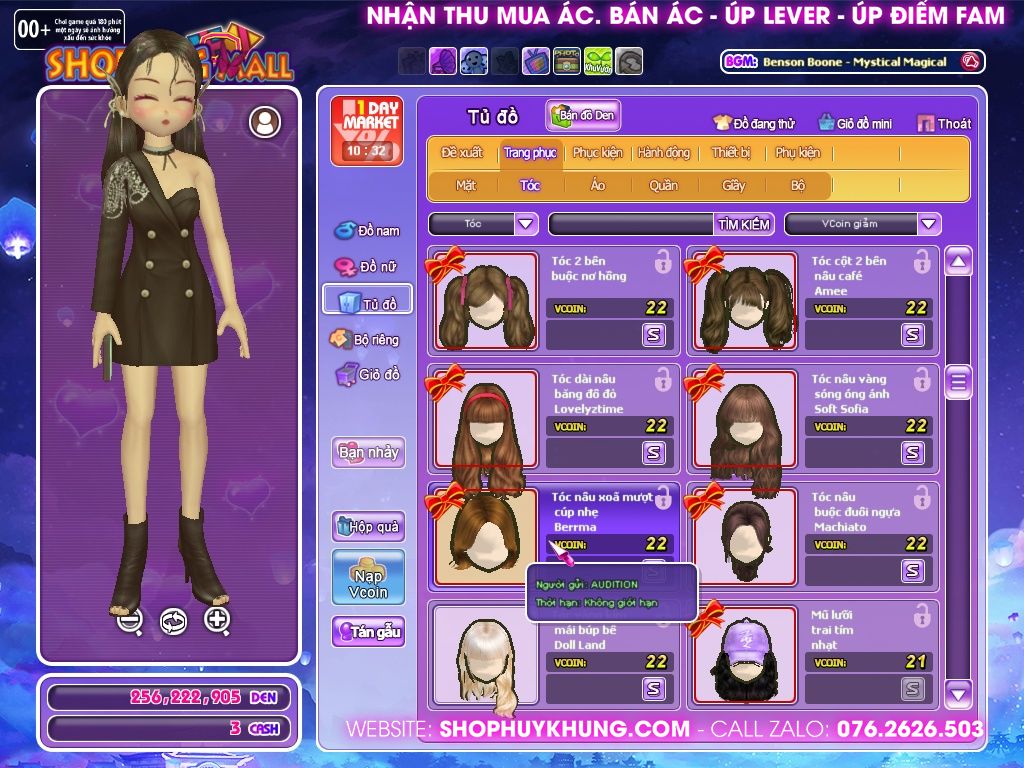The height and width of the screenshot is (768, 1024).
Task: Click the TÌM KIẾM search button
Action: click(x=744, y=224)
